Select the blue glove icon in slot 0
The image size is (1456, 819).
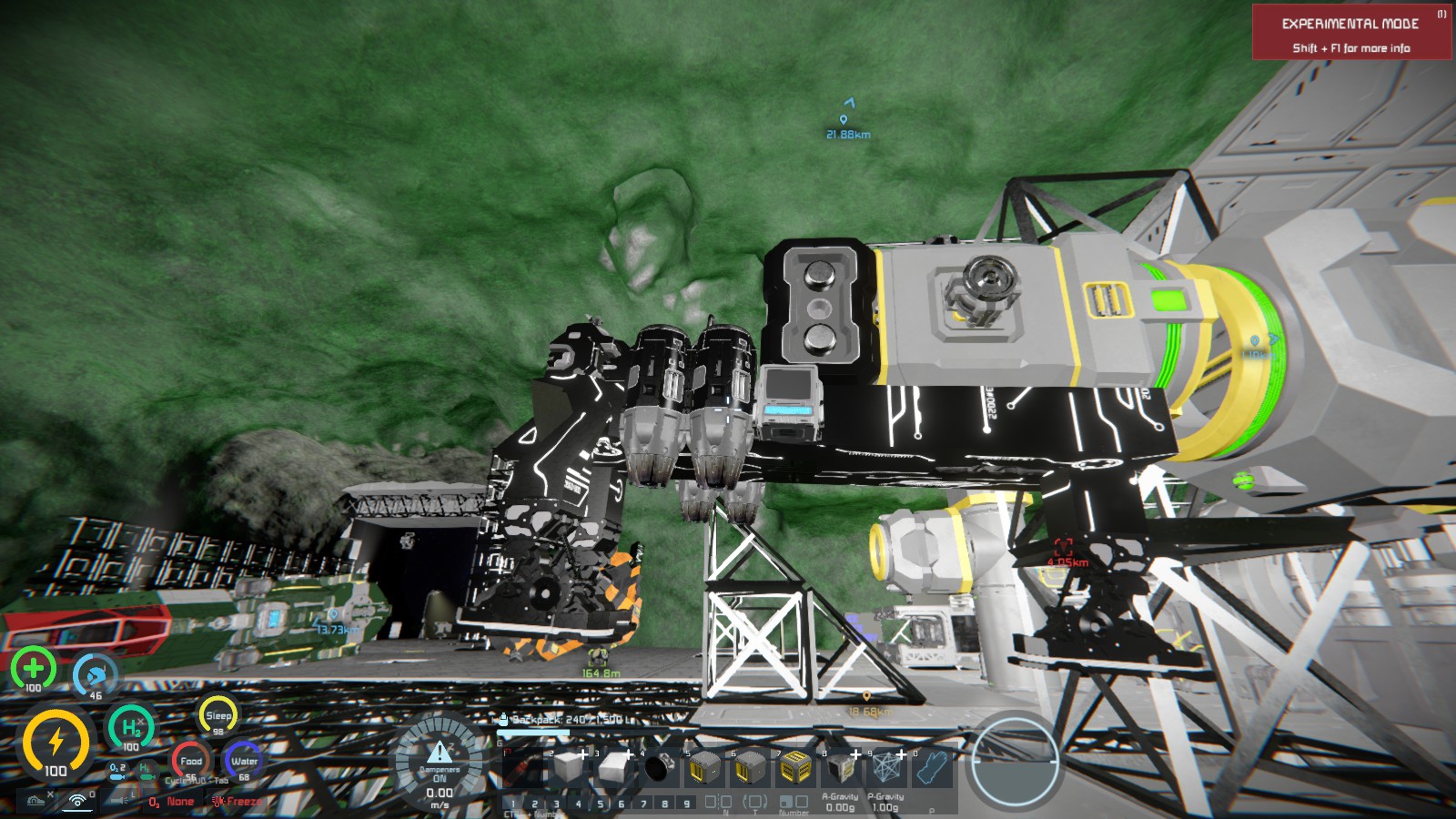931,769
